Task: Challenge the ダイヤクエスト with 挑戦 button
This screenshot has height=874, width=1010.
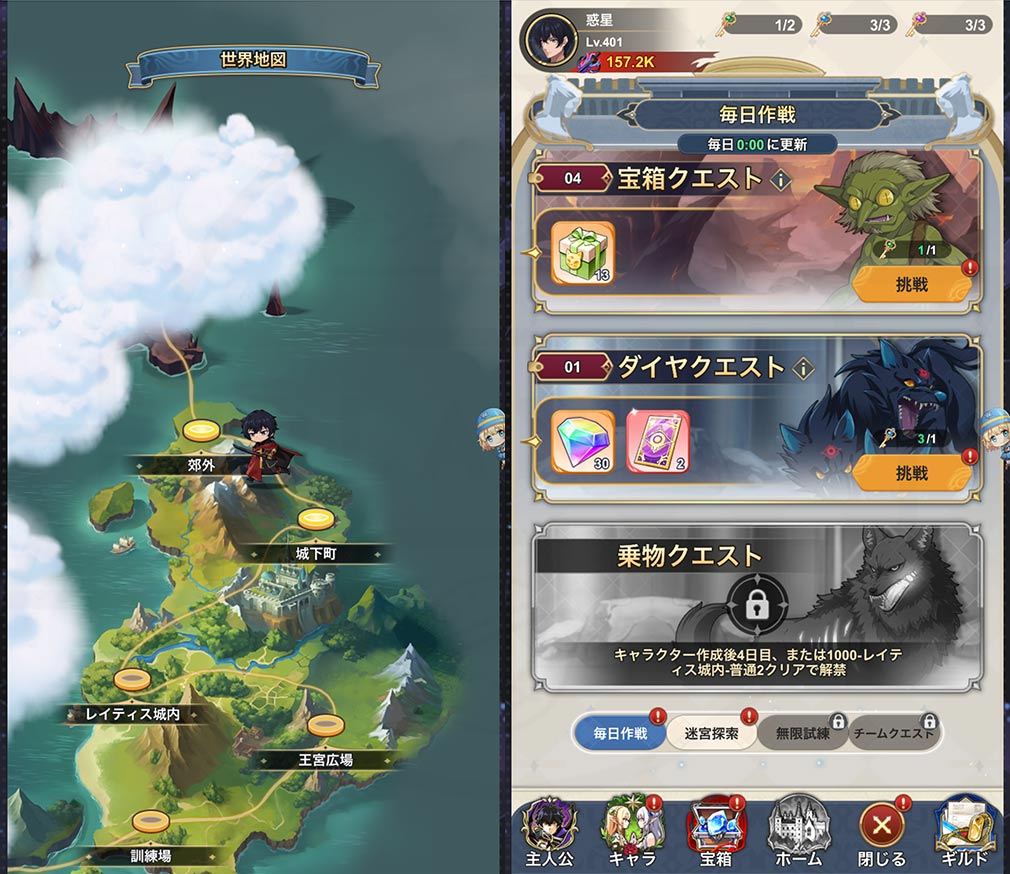Action: (x=911, y=473)
